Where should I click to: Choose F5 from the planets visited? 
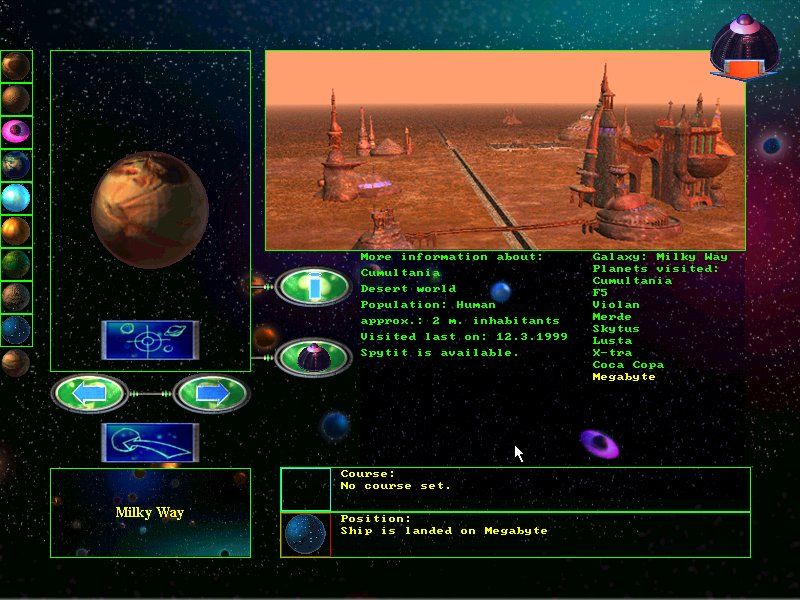[601, 293]
